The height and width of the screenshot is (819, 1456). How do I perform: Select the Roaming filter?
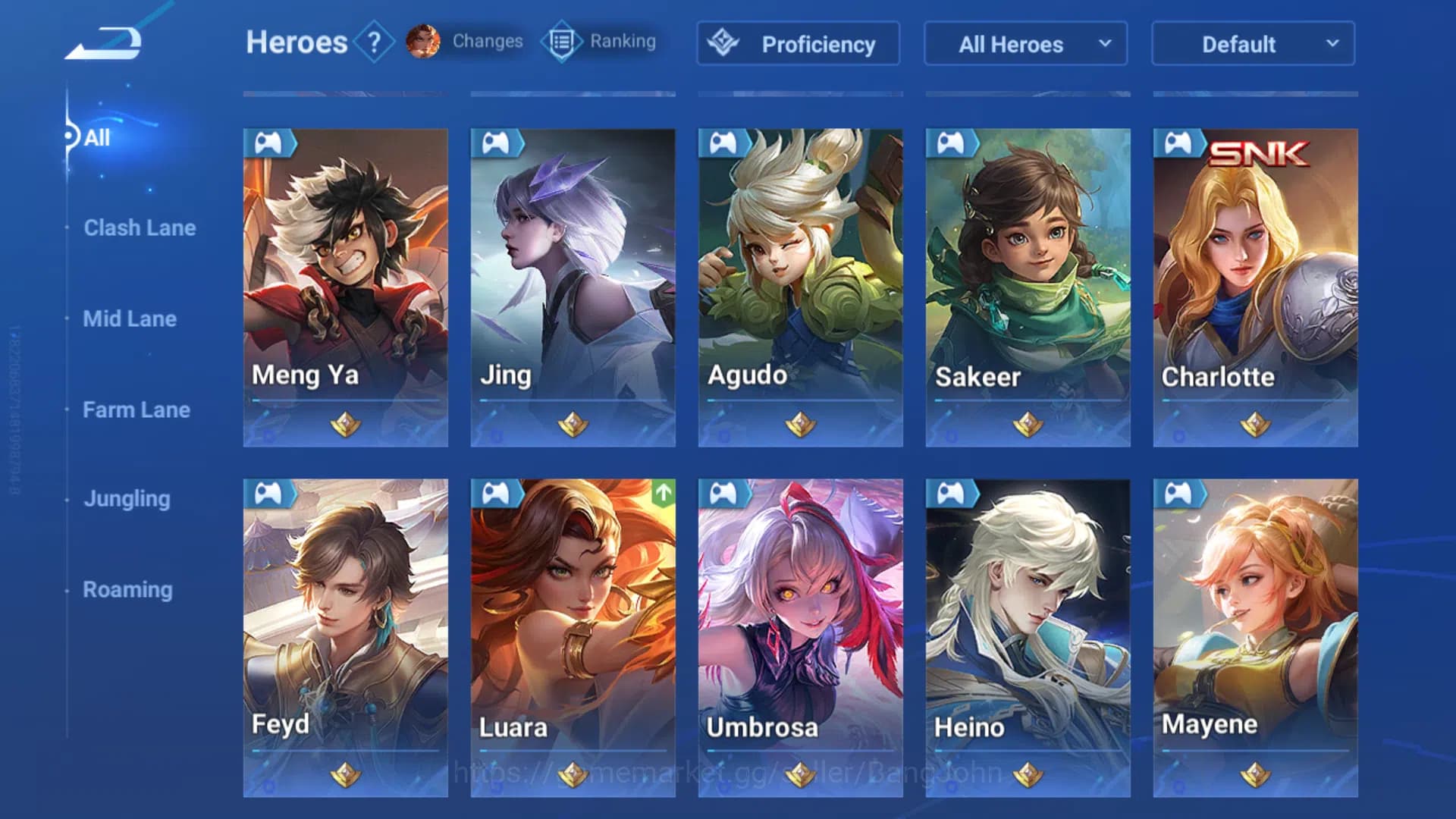coord(127,589)
